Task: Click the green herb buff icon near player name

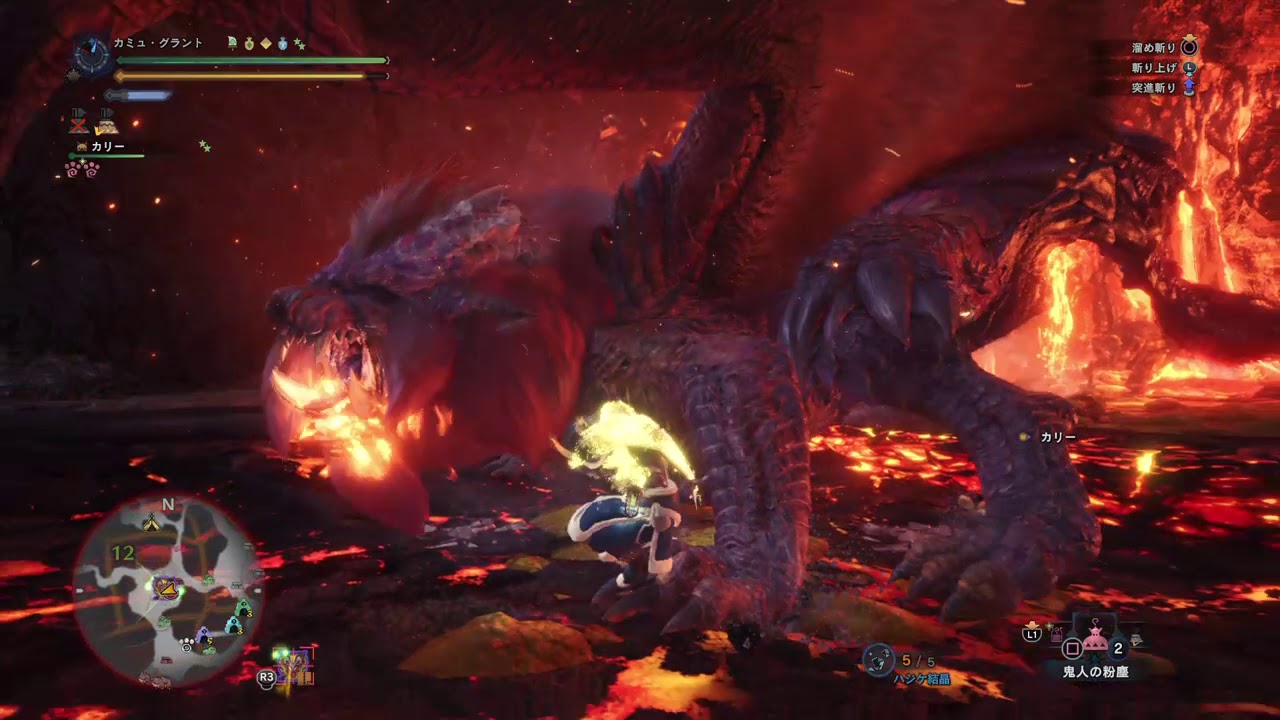Action: pos(231,42)
